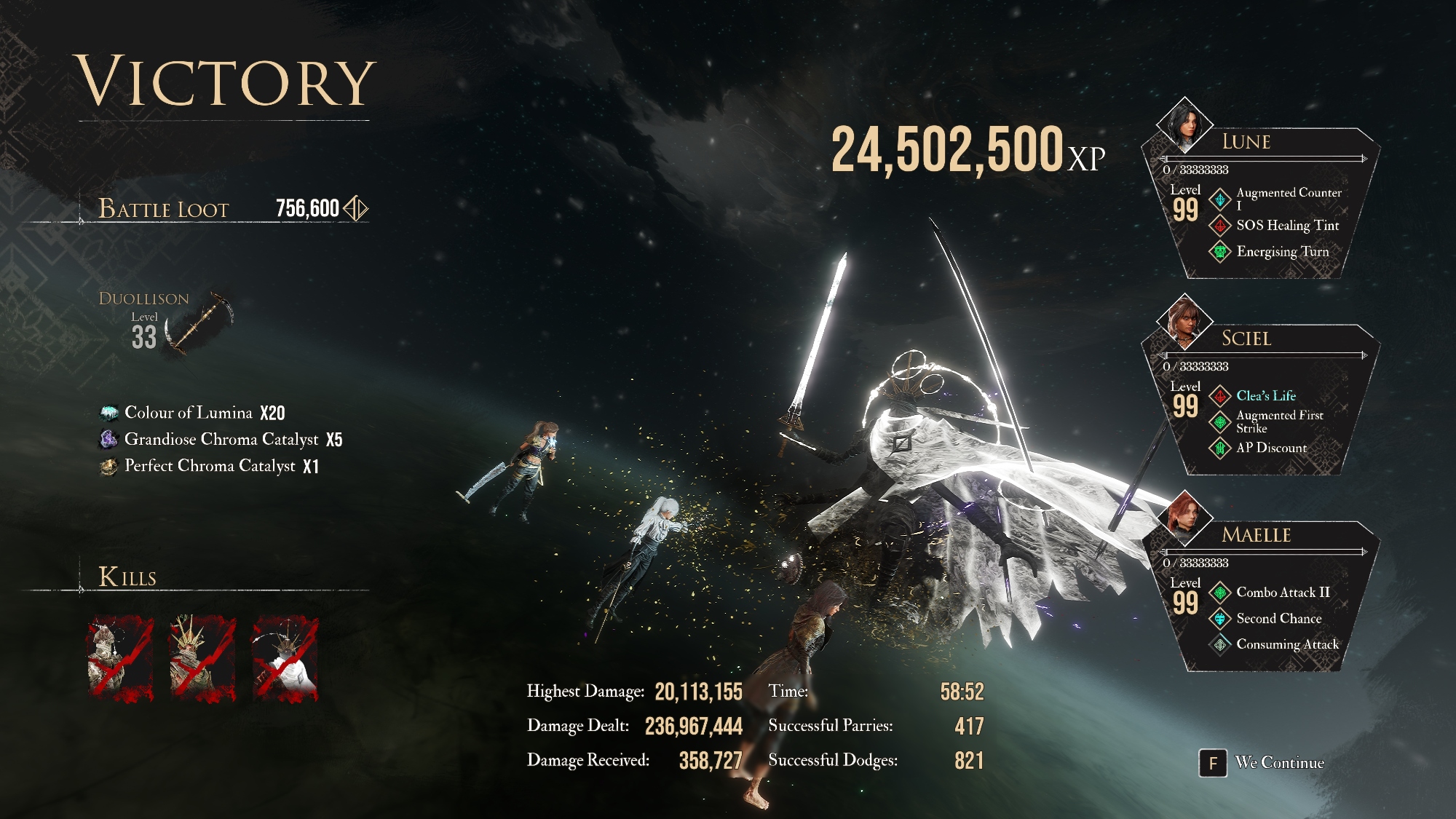Select Sciel's AP Discount entry

point(1271,448)
